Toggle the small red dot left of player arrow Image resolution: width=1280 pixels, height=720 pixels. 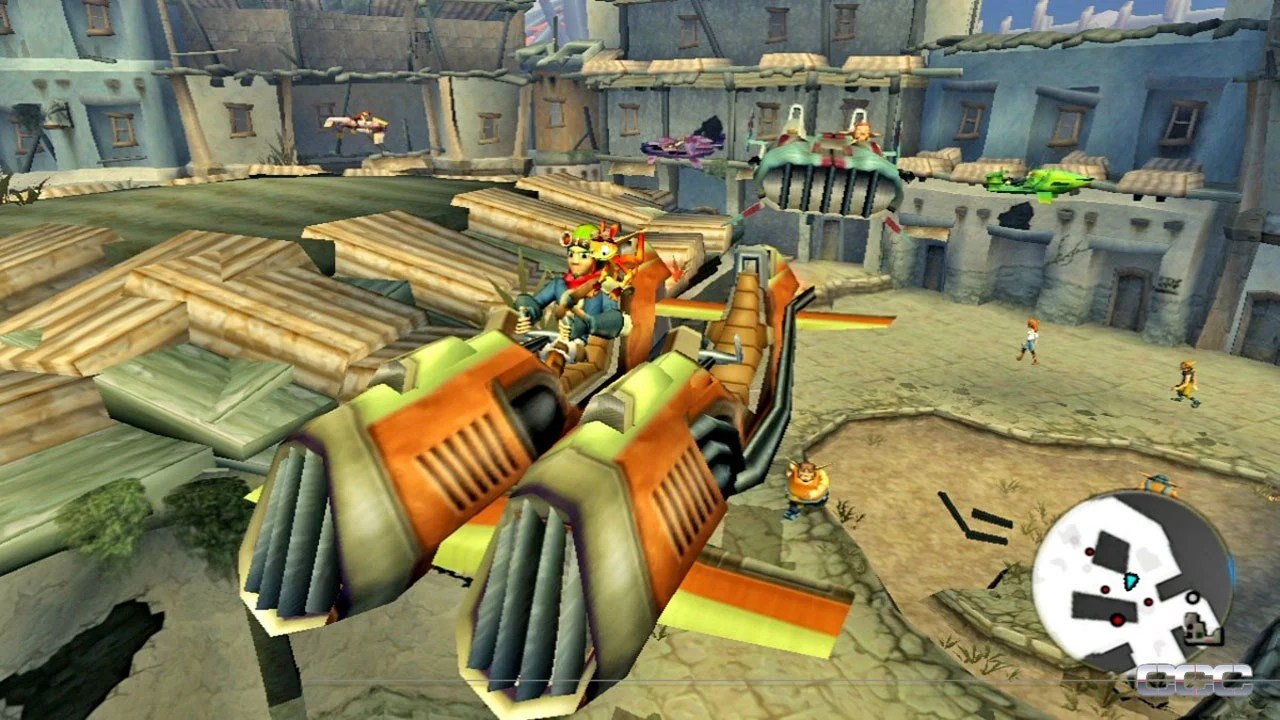pyautogui.click(x=1104, y=589)
